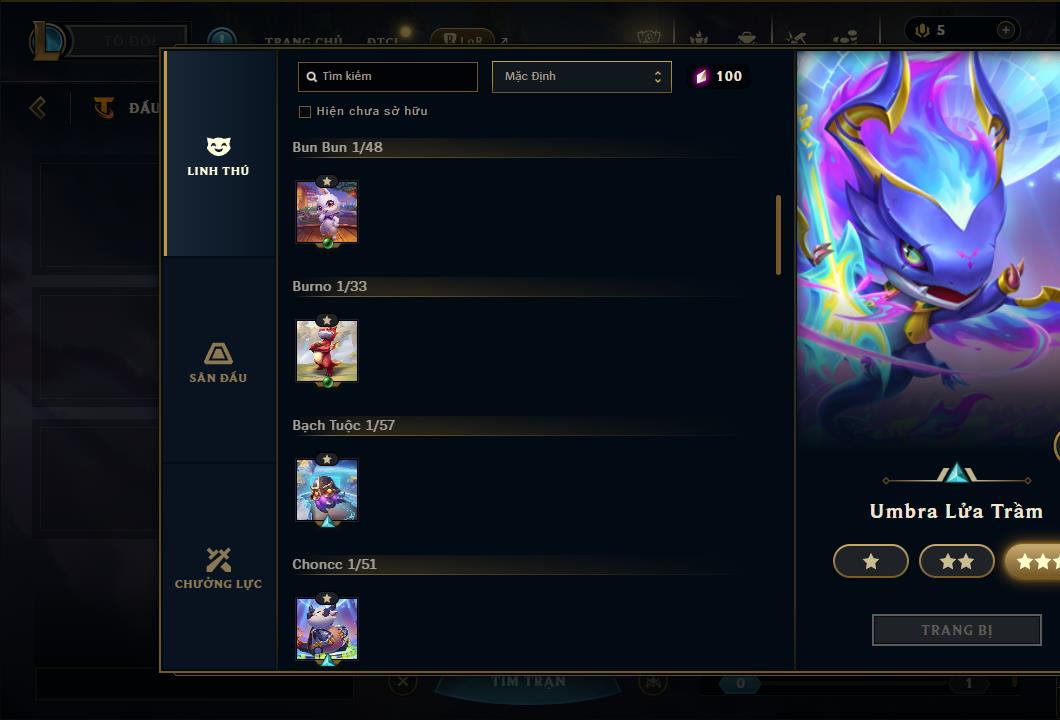This screenshot has height=720, width=1060.
Task: Select the Bun Bun little legend thumbnail
Action: pos(327,212)
